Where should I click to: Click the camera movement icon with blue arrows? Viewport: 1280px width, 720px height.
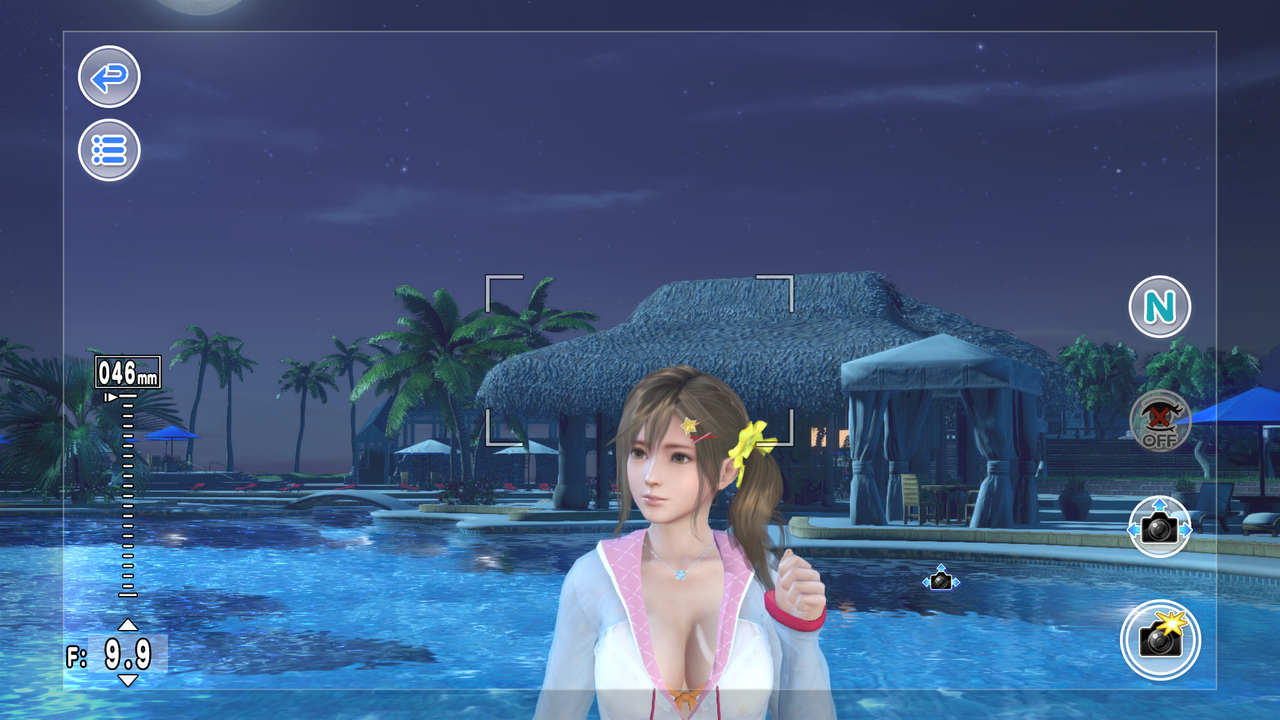(x=1159, y=530)
